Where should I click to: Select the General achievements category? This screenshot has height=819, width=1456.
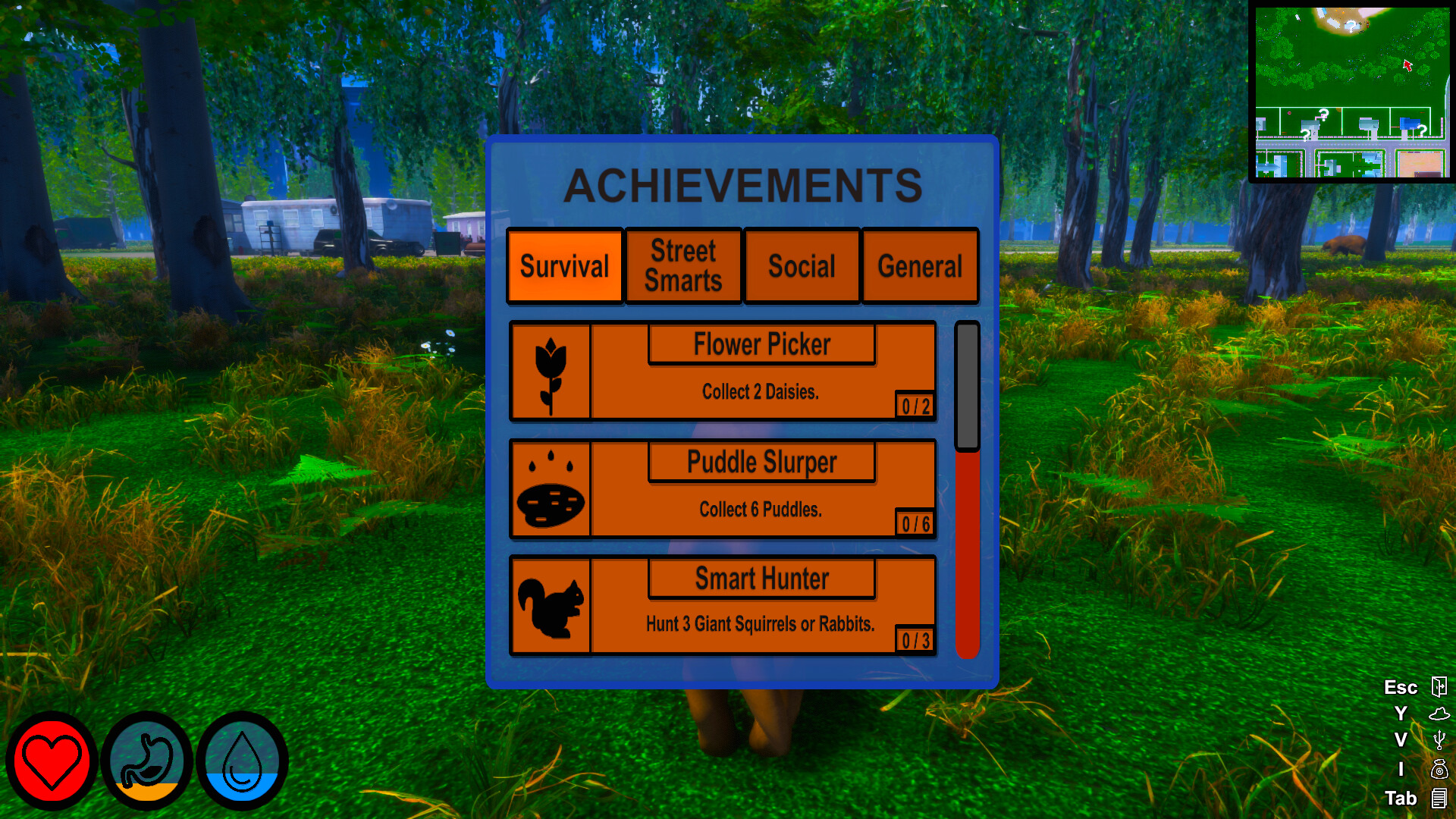(920, 265)
